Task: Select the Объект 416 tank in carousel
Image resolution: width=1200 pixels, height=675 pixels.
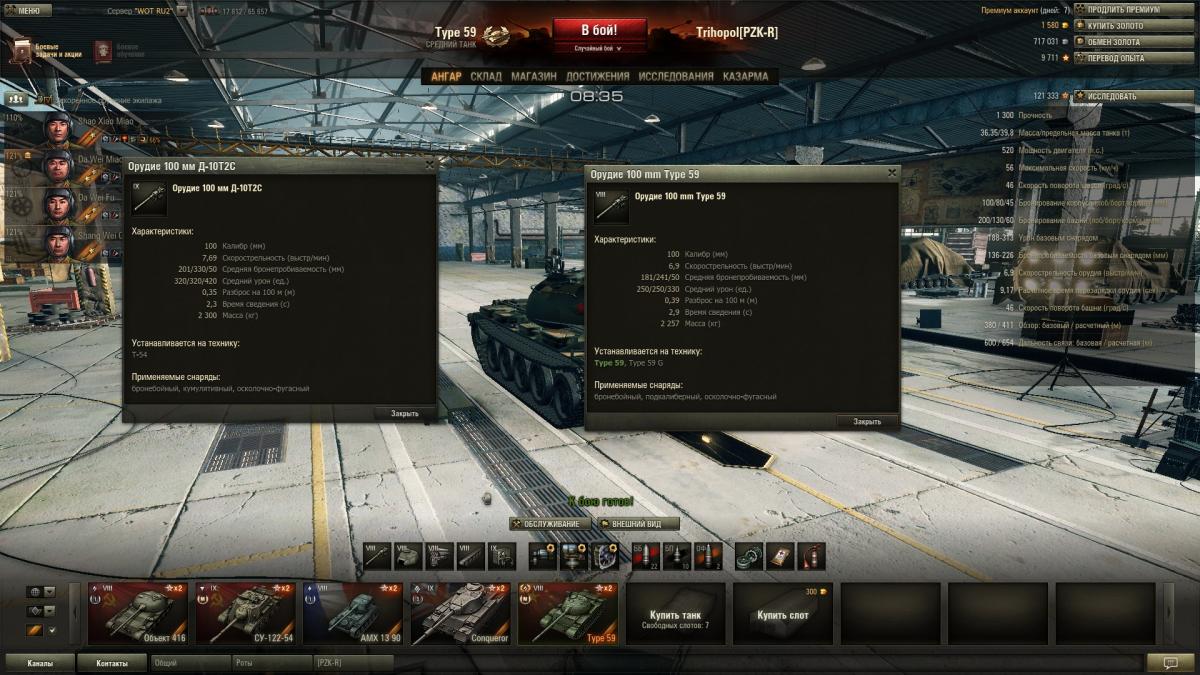Action: [x=138, y=613]
